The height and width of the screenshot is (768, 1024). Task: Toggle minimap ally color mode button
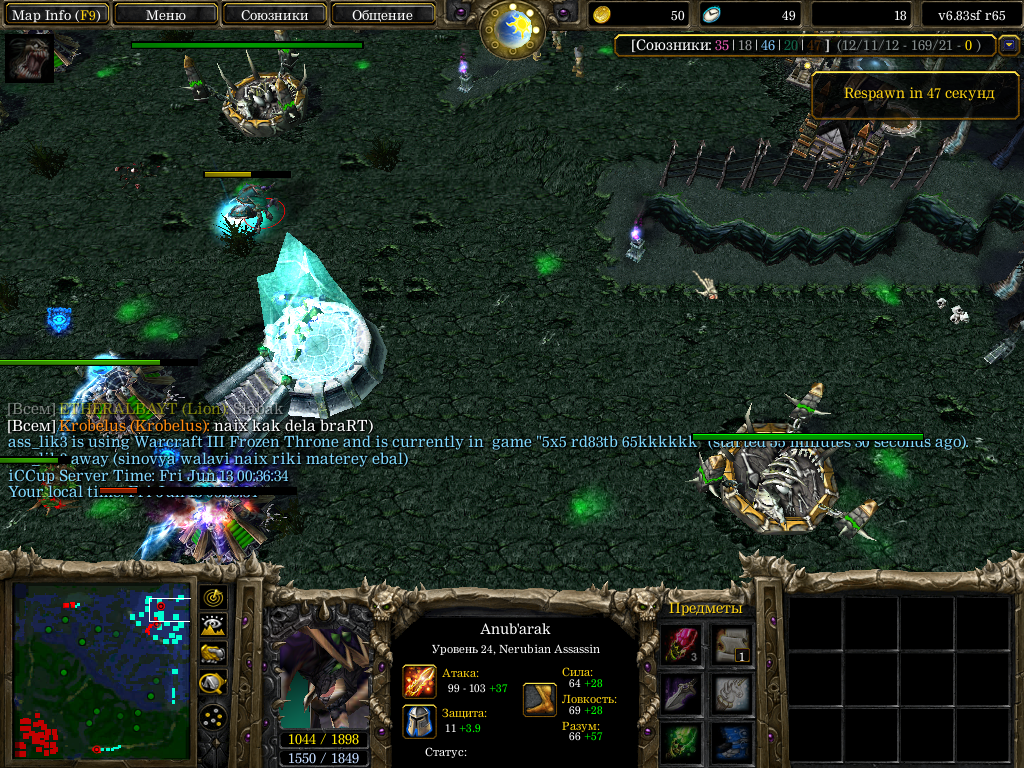pos(214,655)
